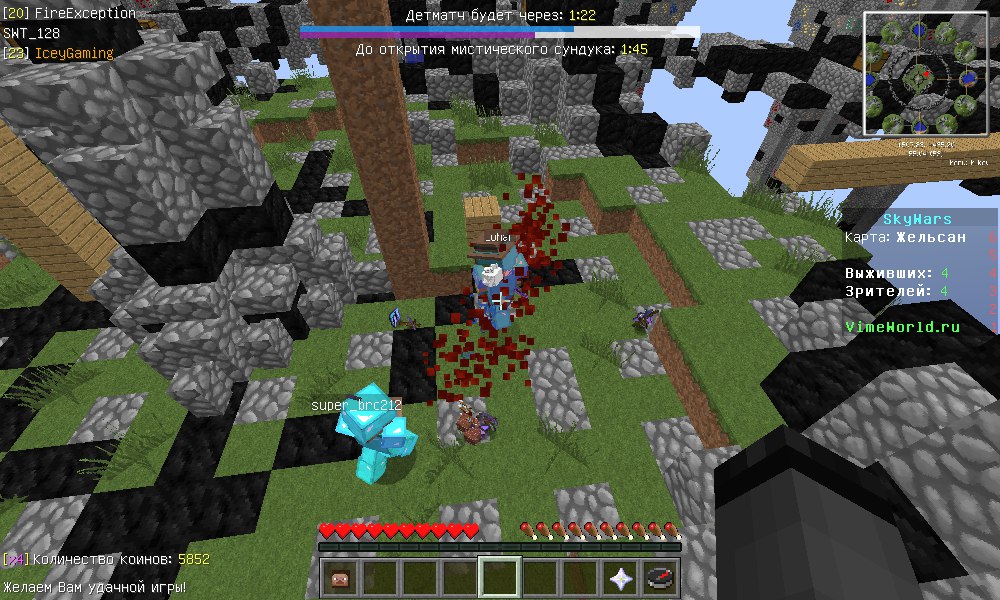Viewport: 1000px width, 600px height.
Task: Click the VimeWorld.ru scoreboard link
Action: point(902,327)
